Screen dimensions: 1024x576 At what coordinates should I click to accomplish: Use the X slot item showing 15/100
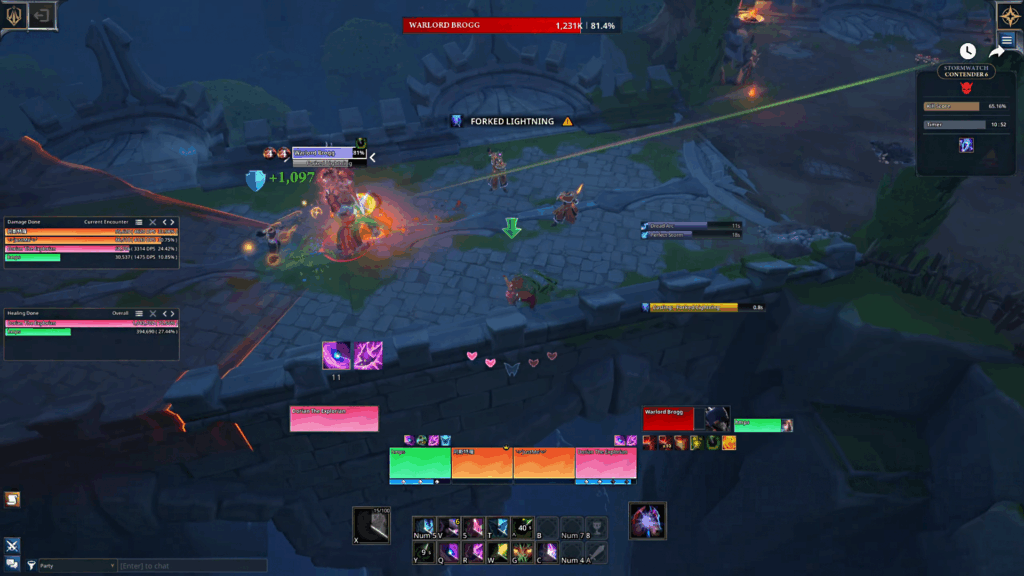tap(371, 526)
